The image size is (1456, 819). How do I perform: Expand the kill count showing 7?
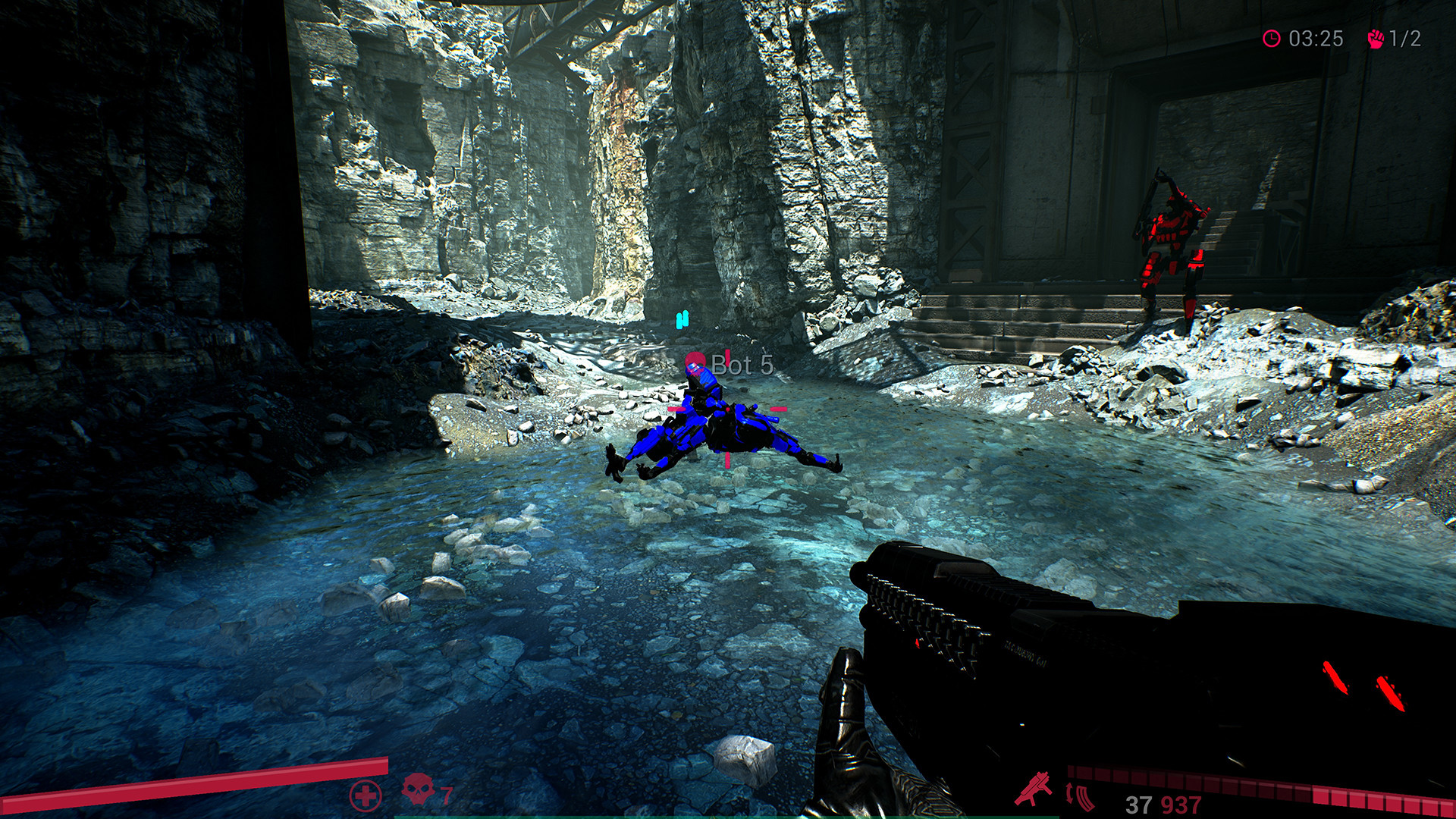[x=447, y=795]
